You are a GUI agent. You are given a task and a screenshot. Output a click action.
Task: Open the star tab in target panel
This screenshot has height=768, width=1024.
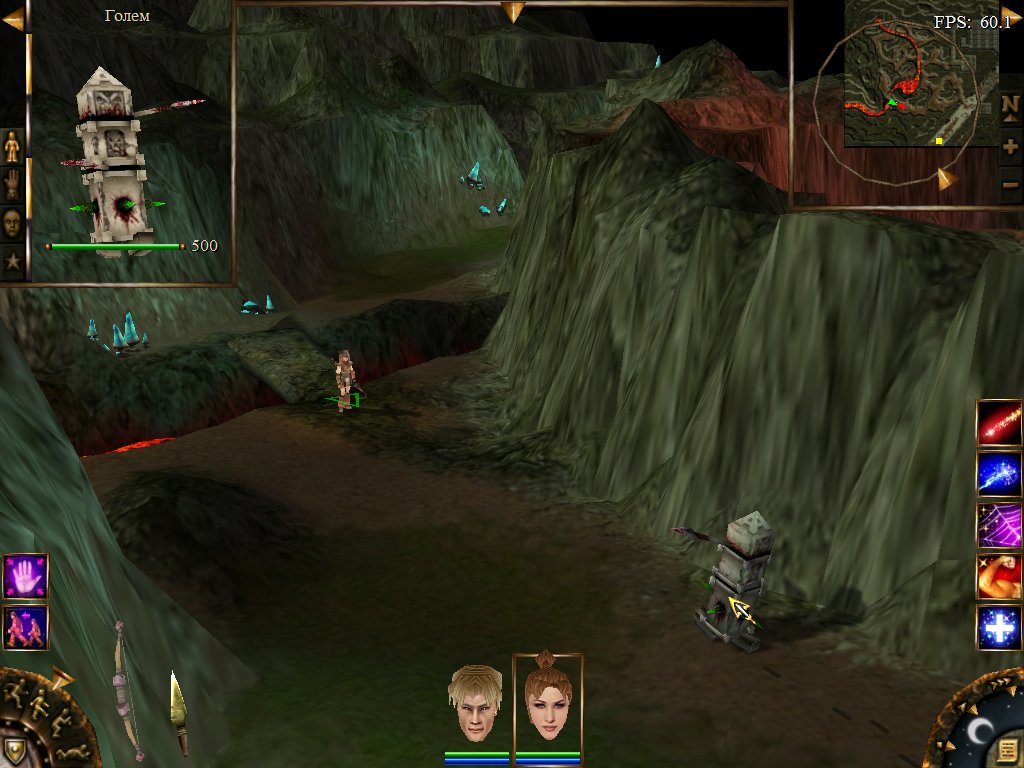pyautogui.click(x=12, y=262)
